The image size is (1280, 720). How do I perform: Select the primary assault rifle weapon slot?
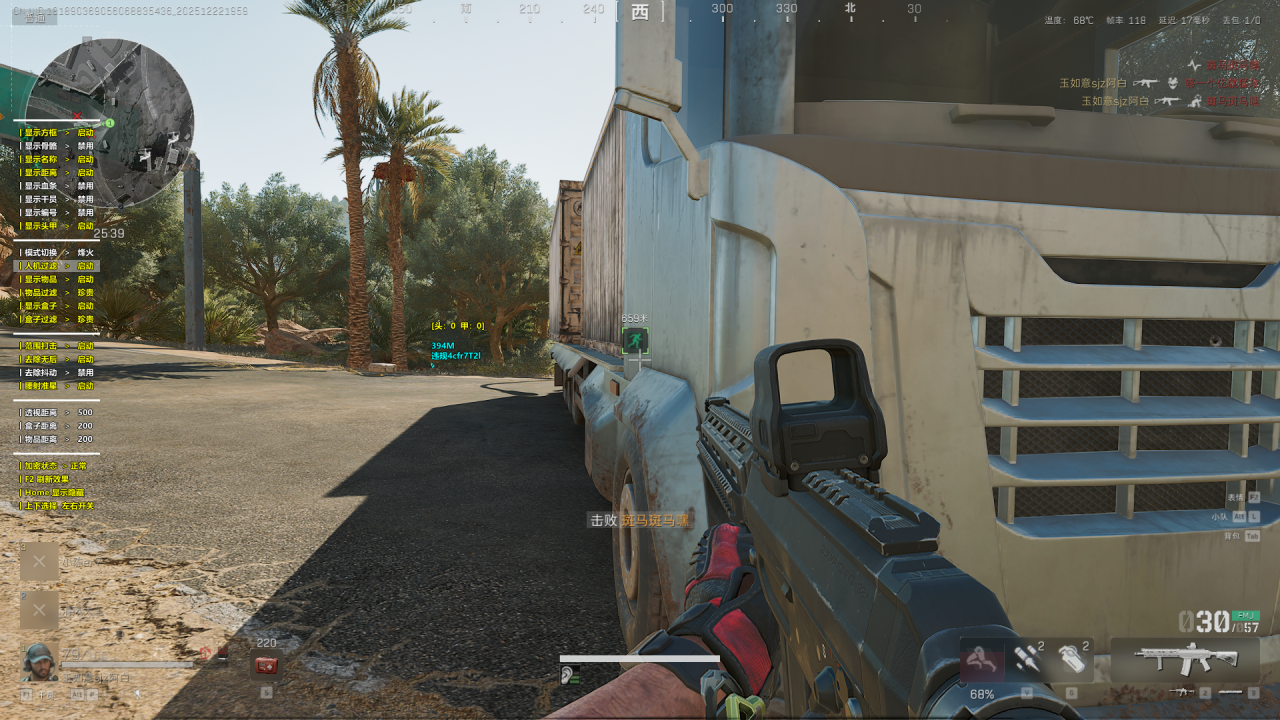coord(1185,659)
